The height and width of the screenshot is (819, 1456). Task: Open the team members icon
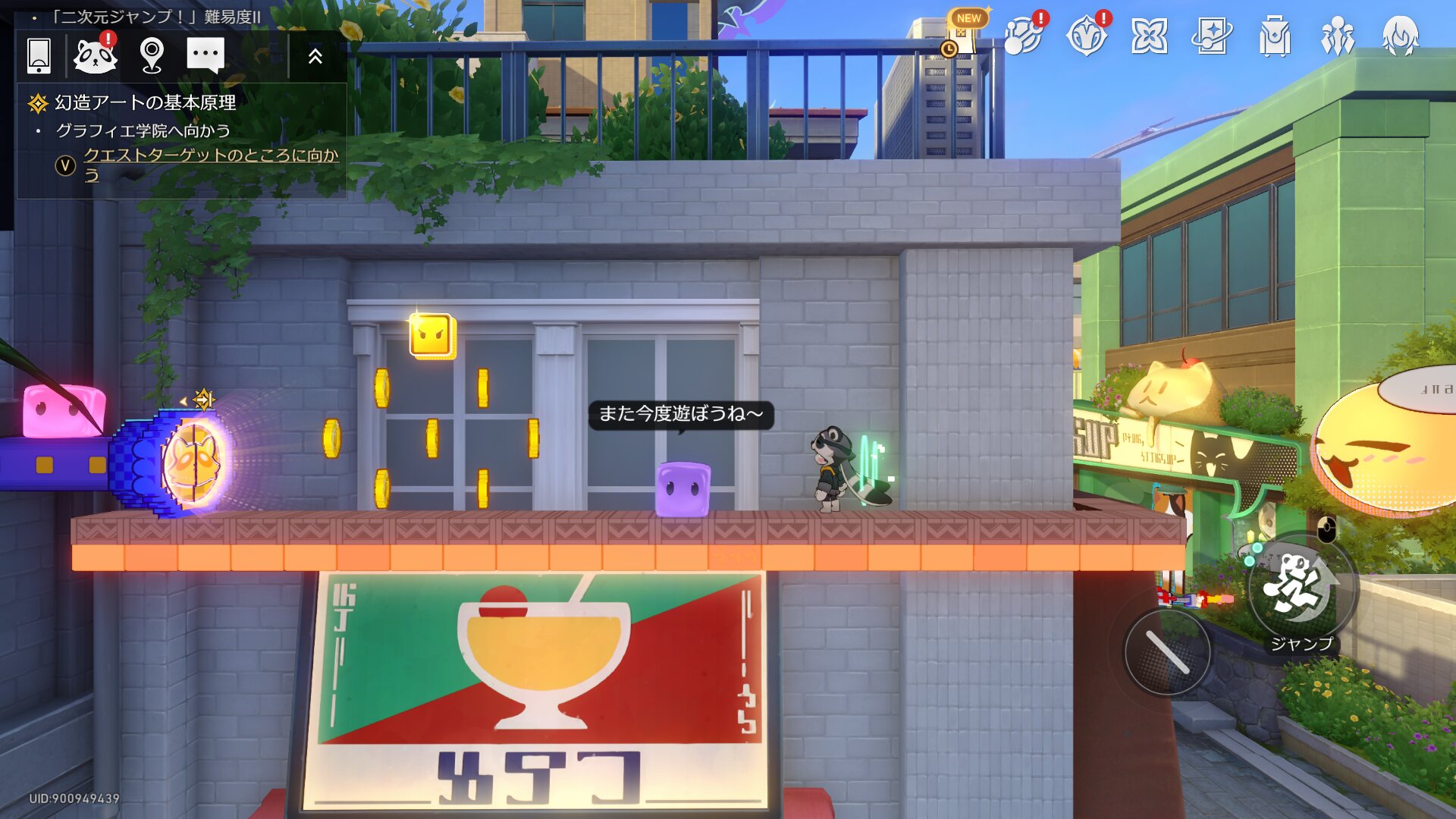(1338, 36)
